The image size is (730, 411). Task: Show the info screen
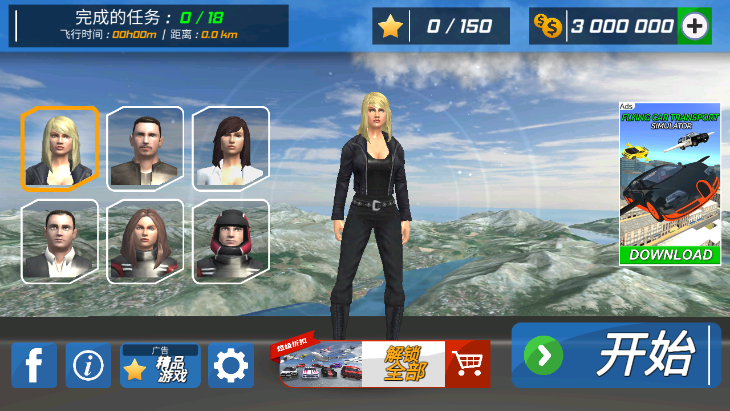[88, 366]
